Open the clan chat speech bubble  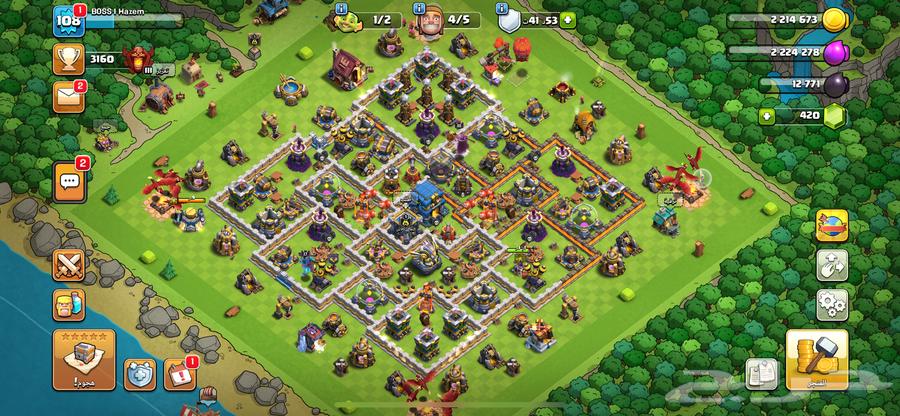click(69, 181)
